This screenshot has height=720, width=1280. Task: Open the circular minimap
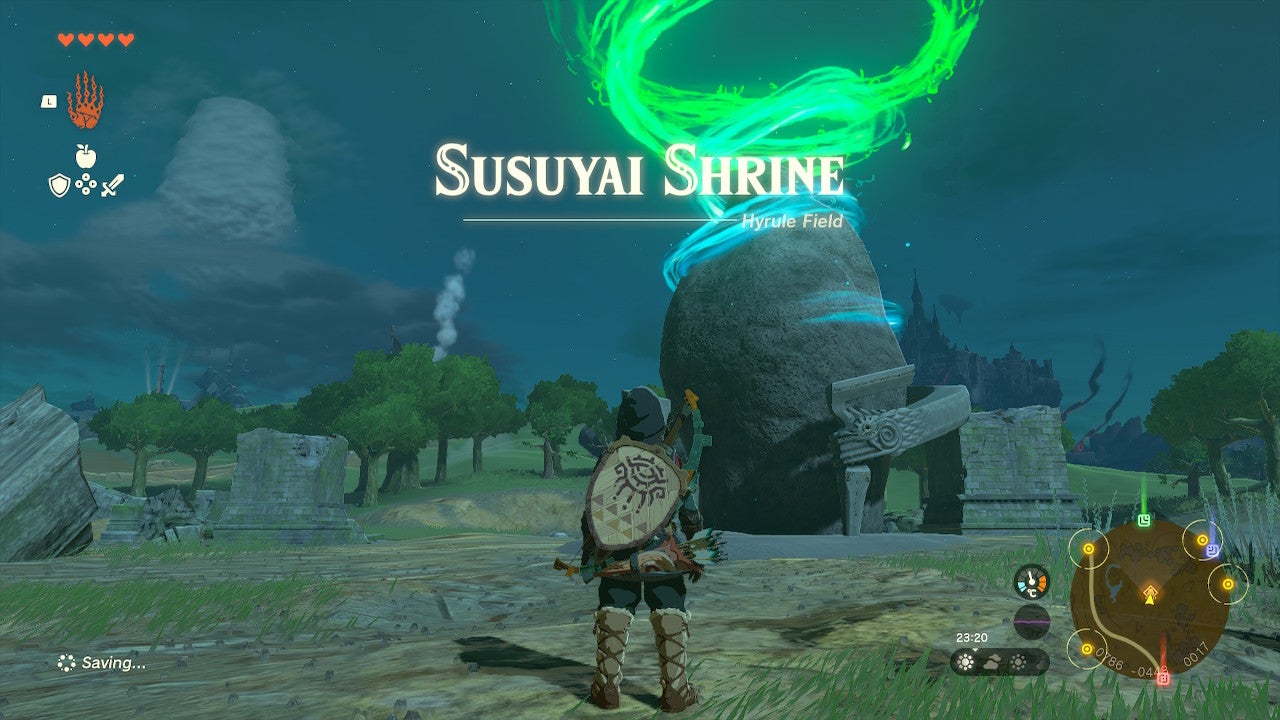pos(1149,597)
